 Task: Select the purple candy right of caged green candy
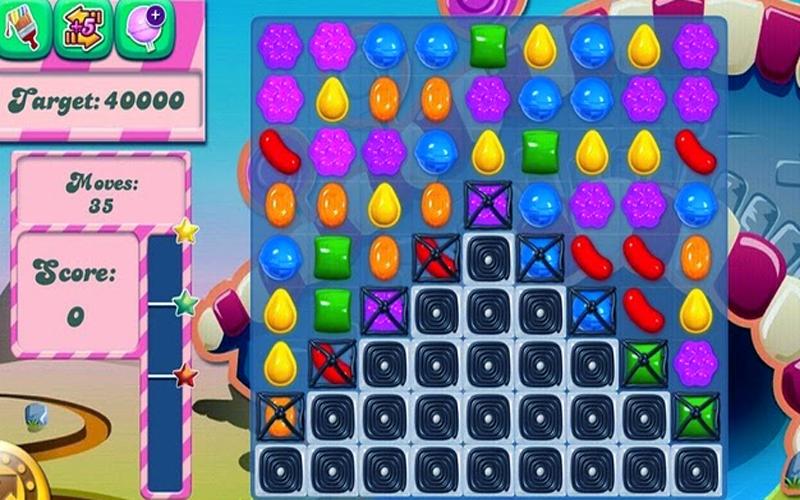(x=695, y=360)
